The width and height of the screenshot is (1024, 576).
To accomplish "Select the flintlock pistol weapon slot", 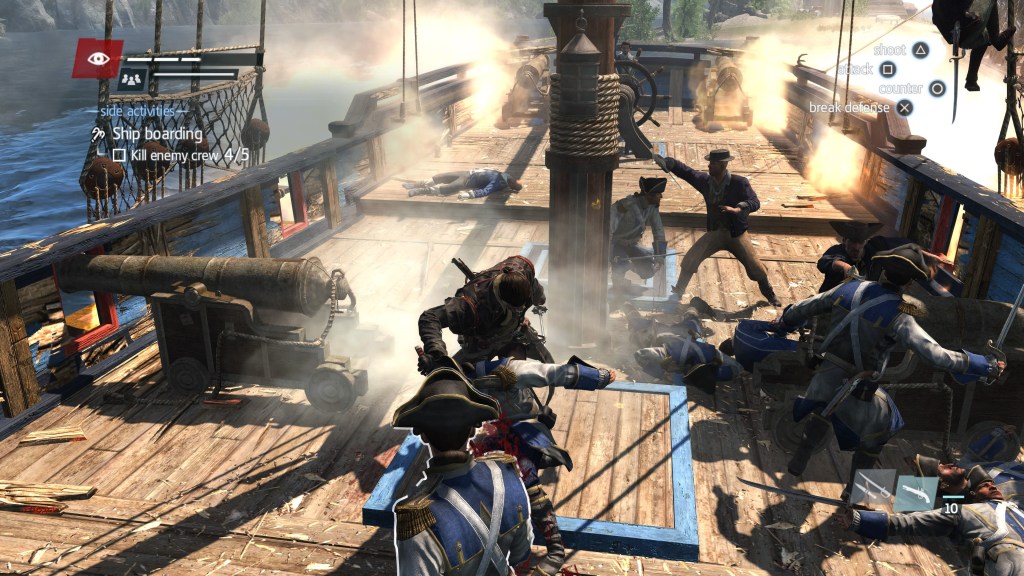I will coord(916,493).
